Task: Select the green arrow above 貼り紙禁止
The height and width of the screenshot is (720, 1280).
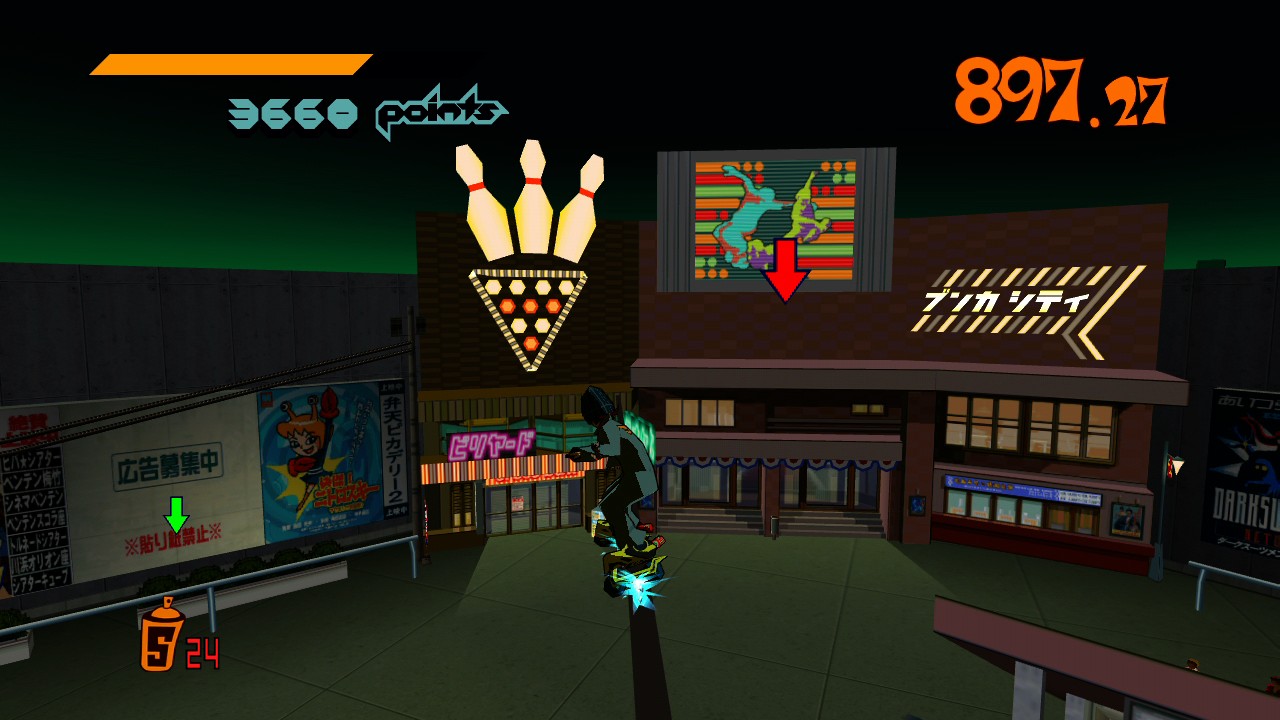Action: click(x=174, y=512)
